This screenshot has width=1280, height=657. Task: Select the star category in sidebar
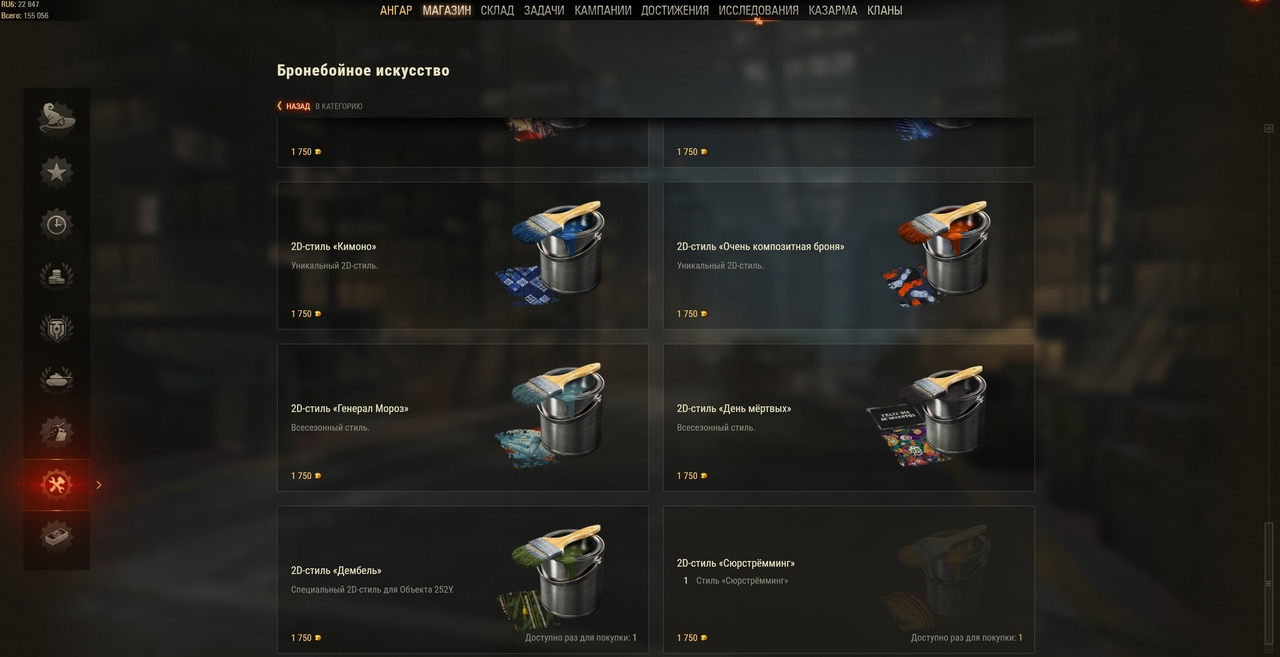coord(57,172)
